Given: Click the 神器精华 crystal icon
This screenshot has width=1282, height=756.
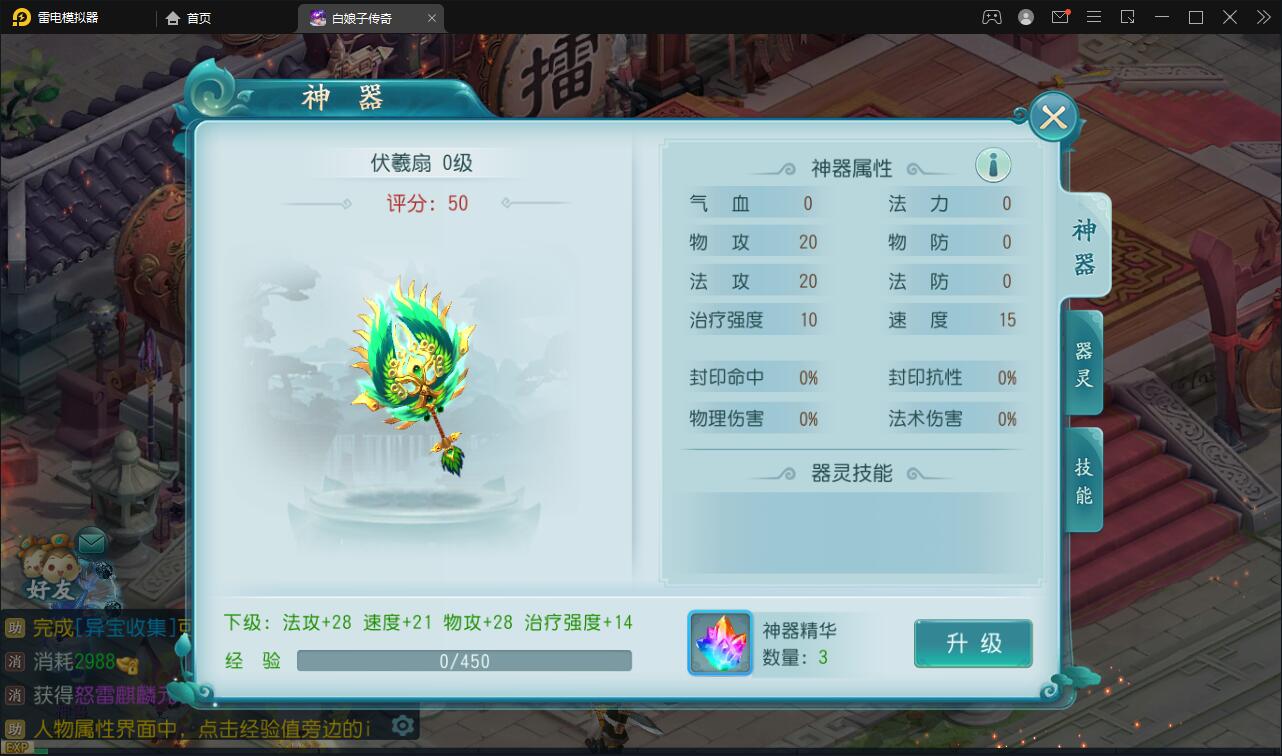Looking at the screenshot, I should [720, 643].
